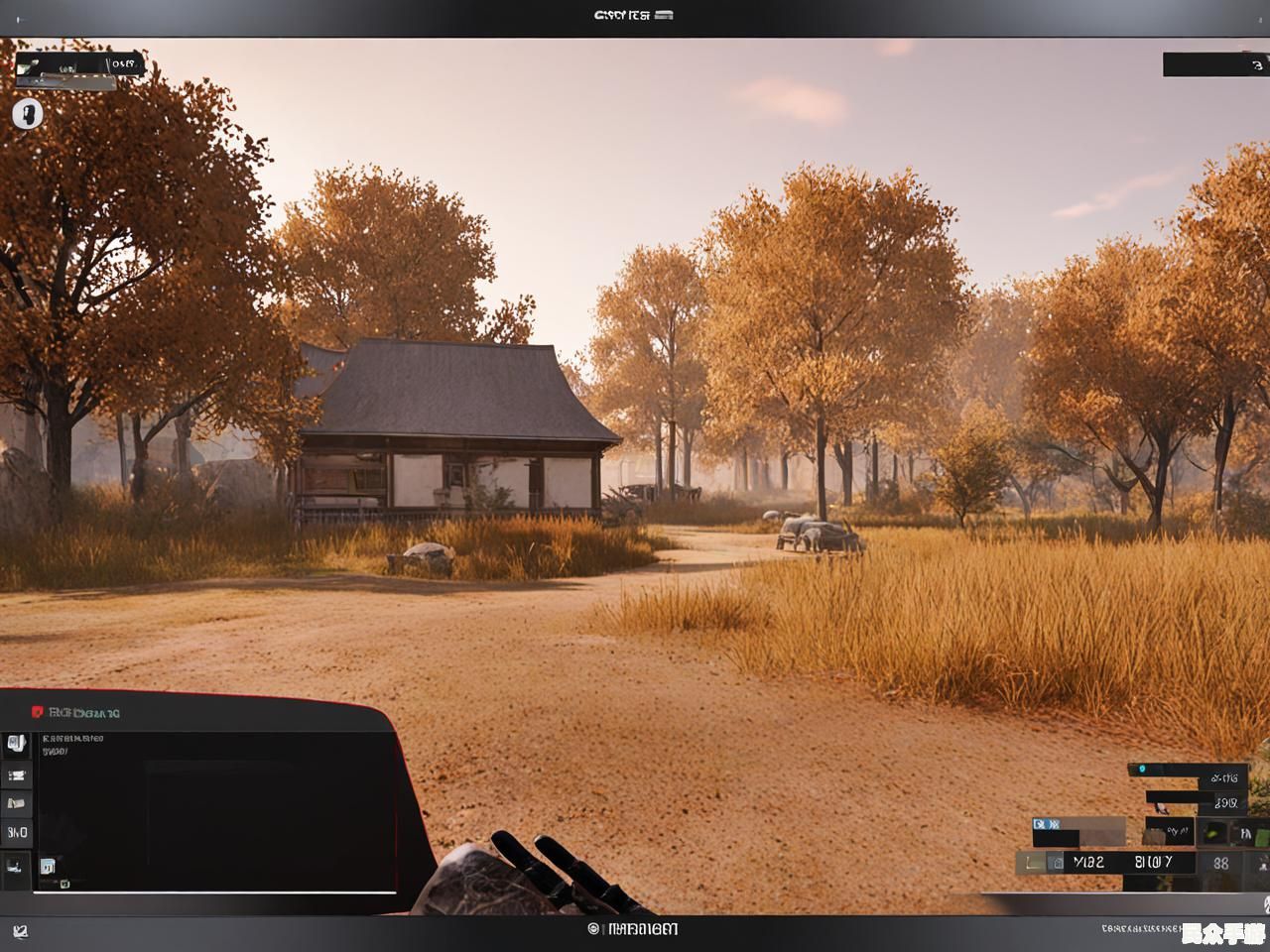
Task: Click the circular icon in the bottom center bar
Action: (x=593, y=929)
